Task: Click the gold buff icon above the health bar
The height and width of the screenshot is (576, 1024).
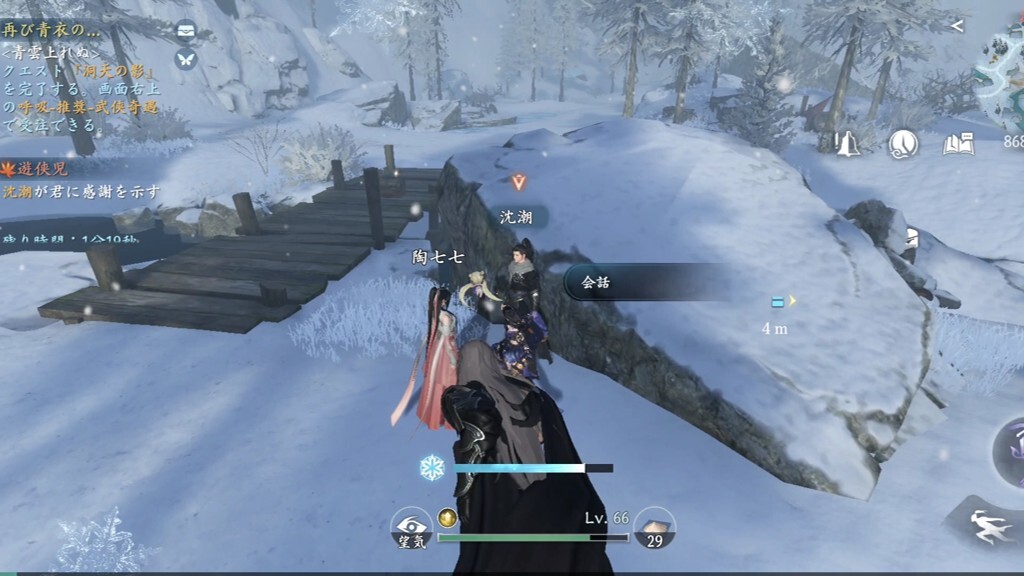Action: [x=448, y=518]
